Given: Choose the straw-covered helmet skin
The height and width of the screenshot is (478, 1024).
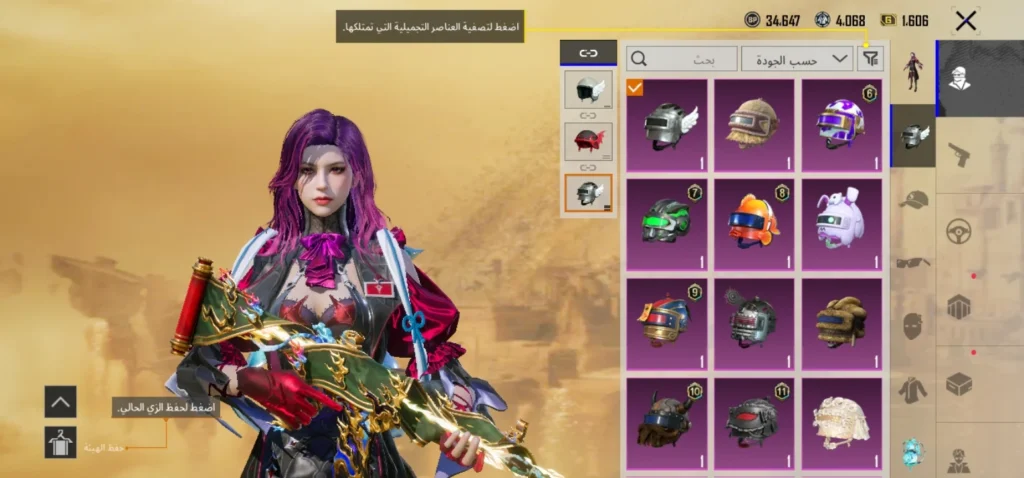Looking at the screenshot, I should [754, 125].
